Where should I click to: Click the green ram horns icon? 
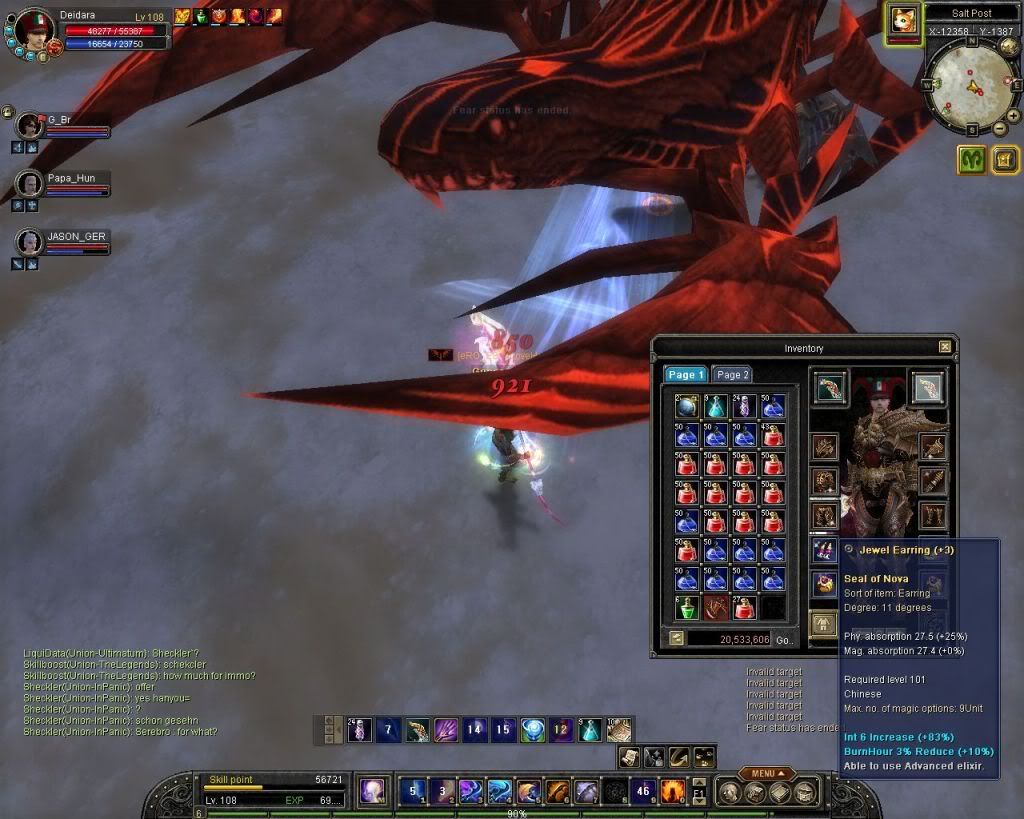pyautogui.click(x=972, y=159)
